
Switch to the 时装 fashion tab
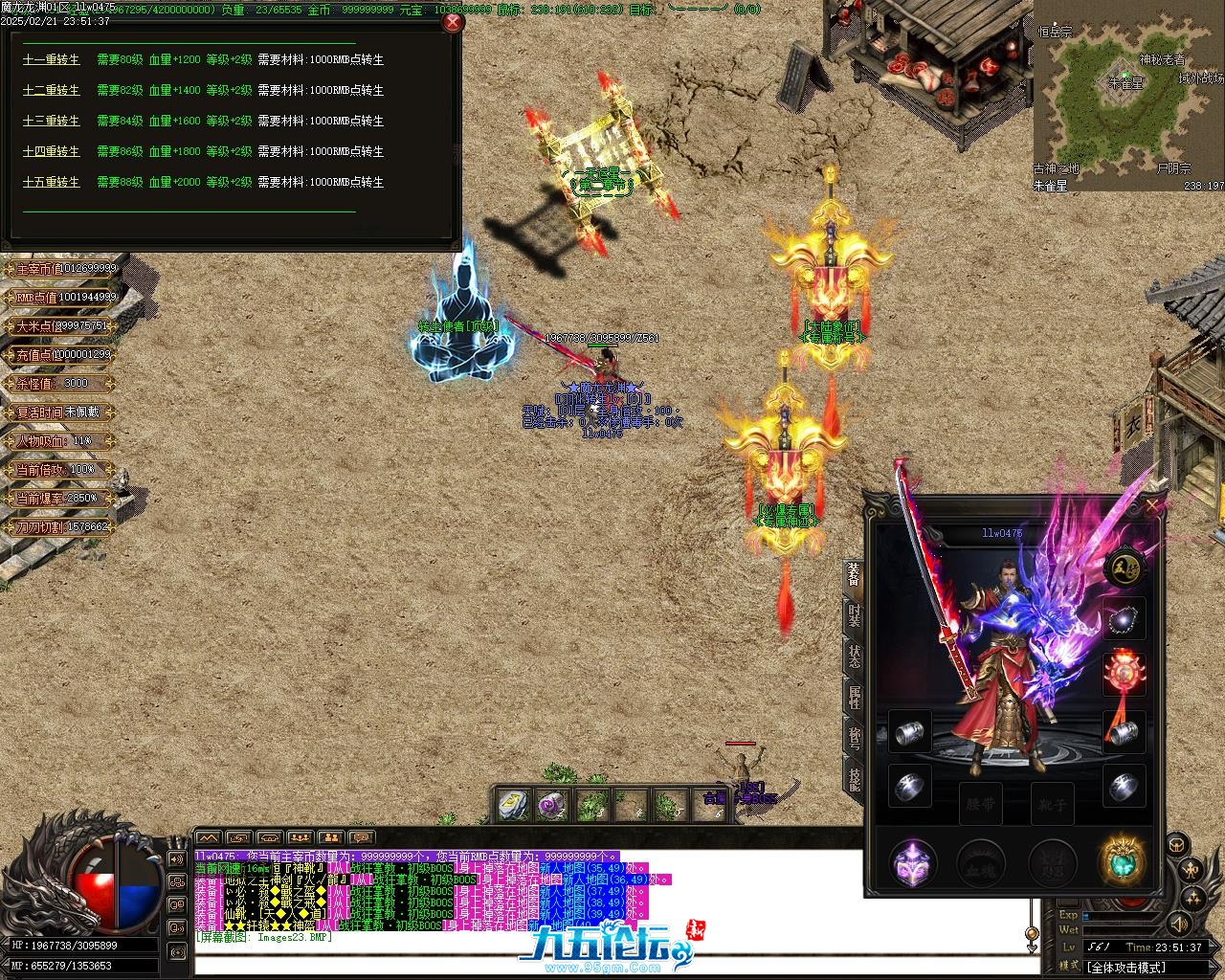coord(854,615)
